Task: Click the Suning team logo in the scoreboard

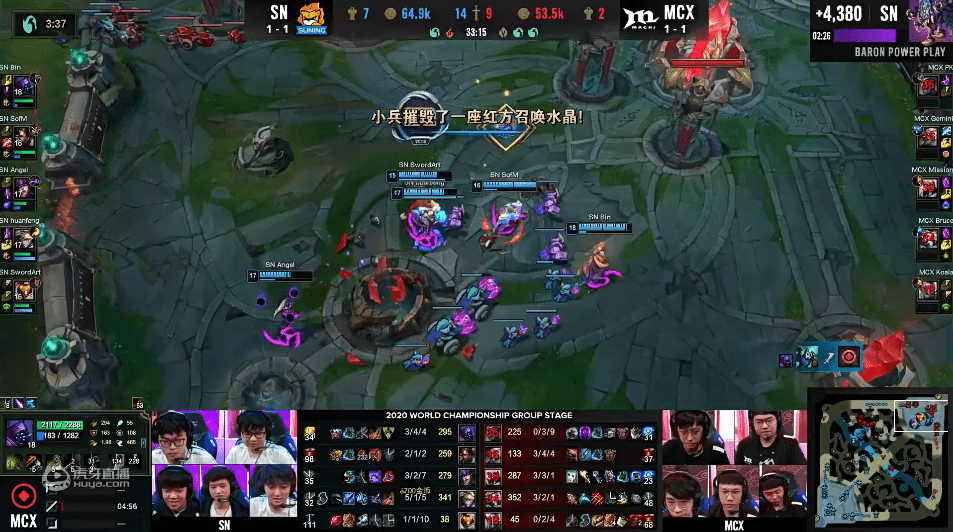Action: 314,19
